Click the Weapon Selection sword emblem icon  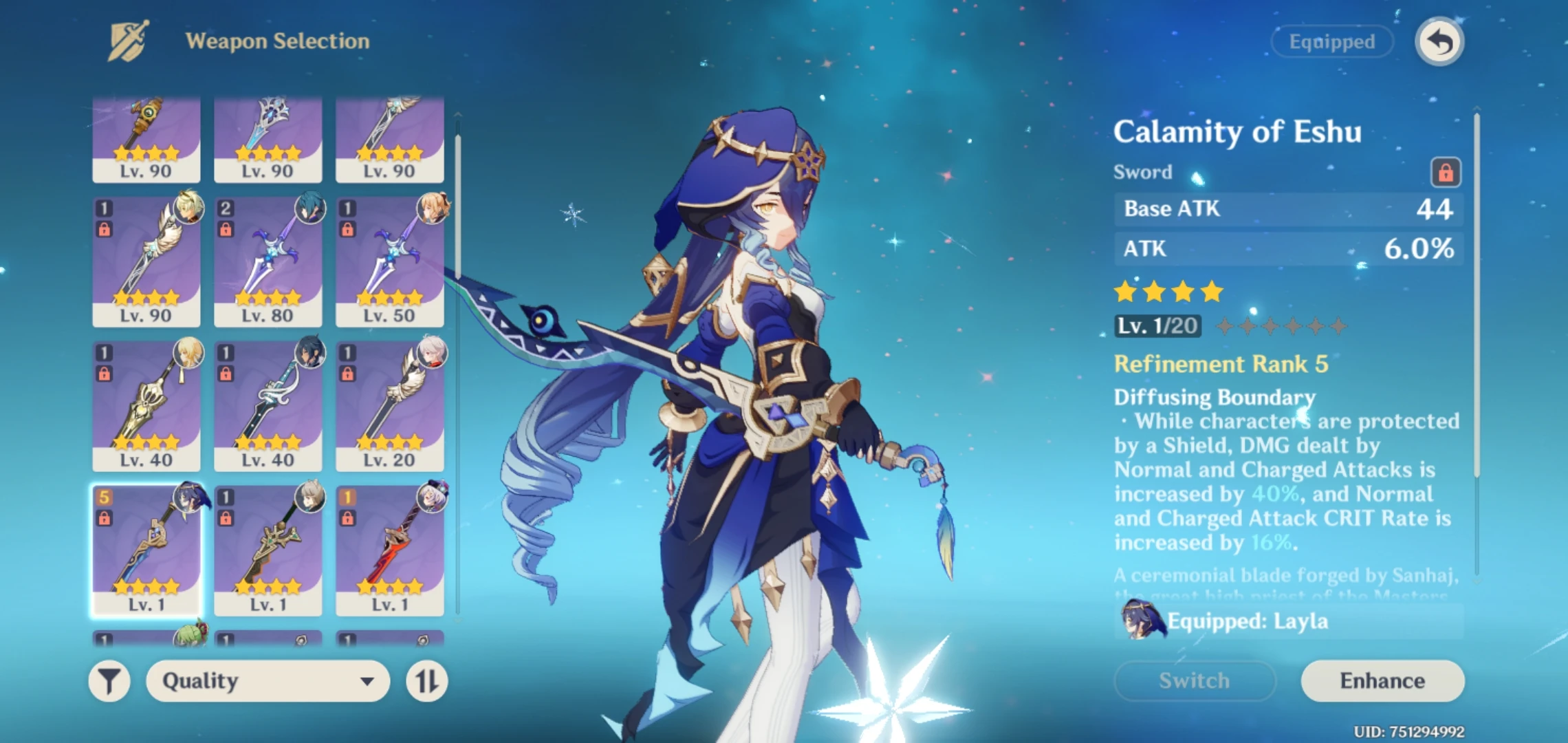127,41
